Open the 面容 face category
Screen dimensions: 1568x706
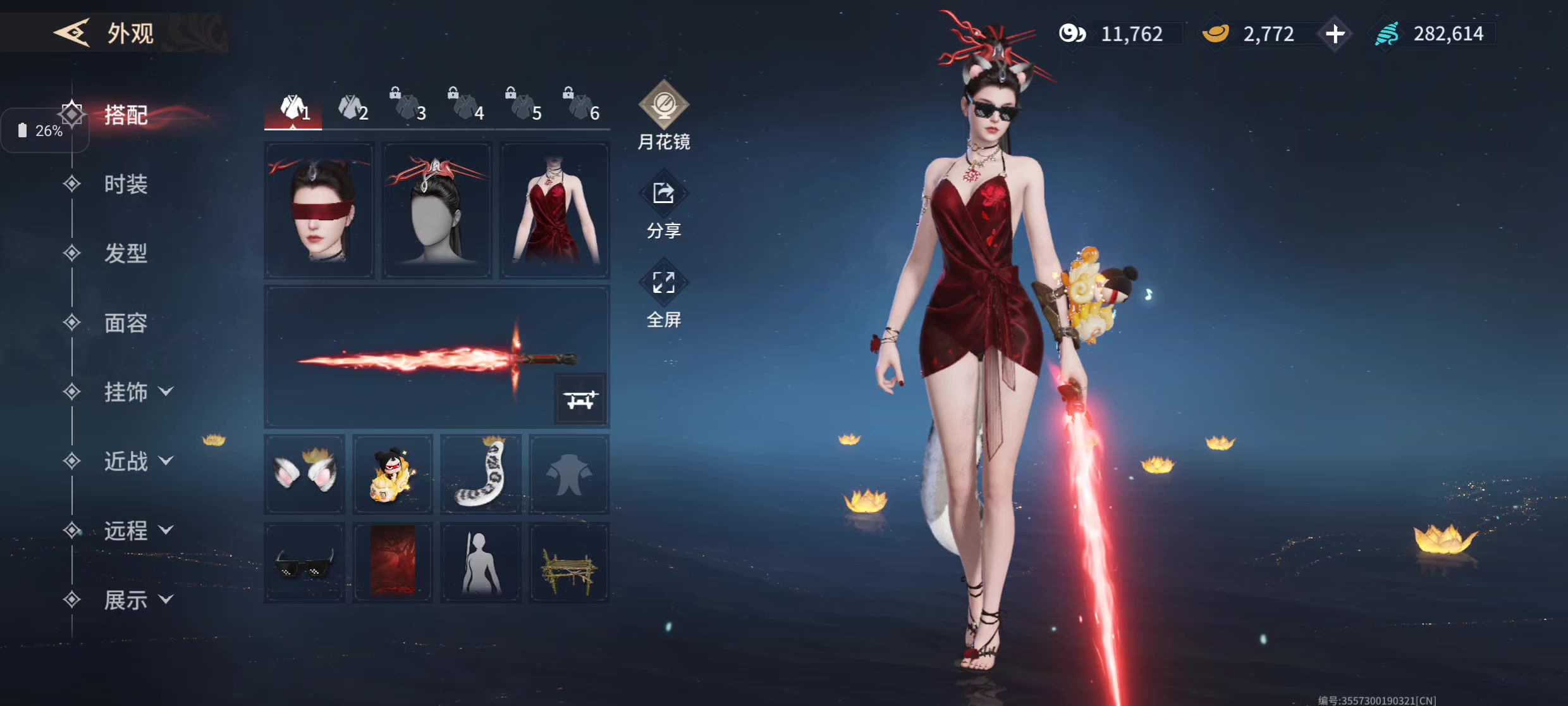tap(126, 323)
